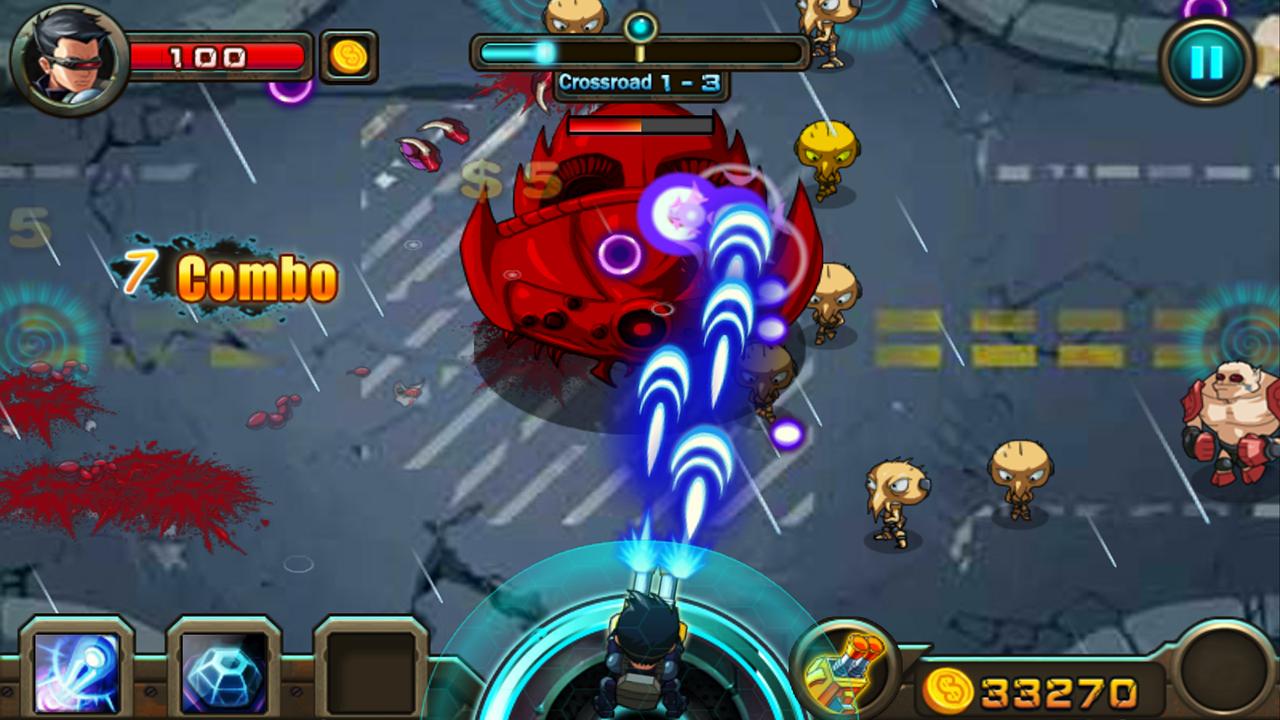Use the blue crystal shield skill
This screenshot has height=720, width=1280.
point(224,671)
